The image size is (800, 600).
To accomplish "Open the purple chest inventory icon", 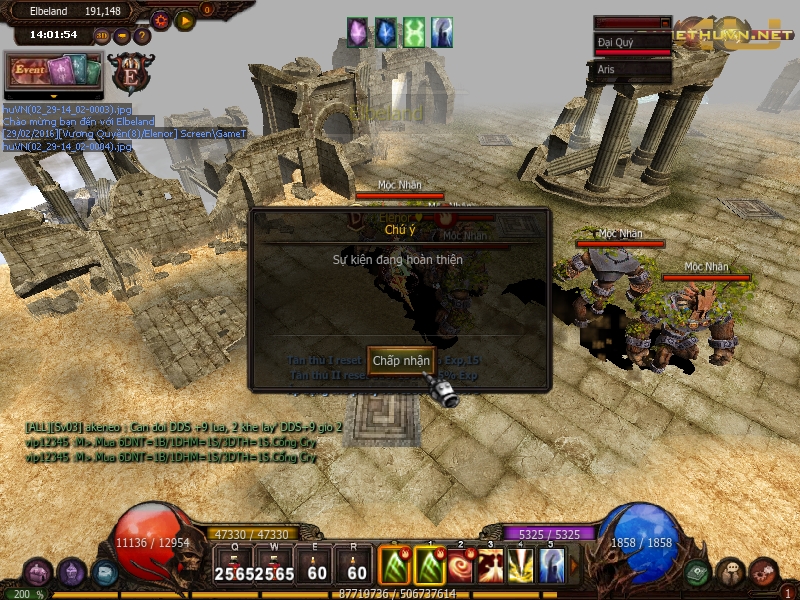I will pos(40,574).
